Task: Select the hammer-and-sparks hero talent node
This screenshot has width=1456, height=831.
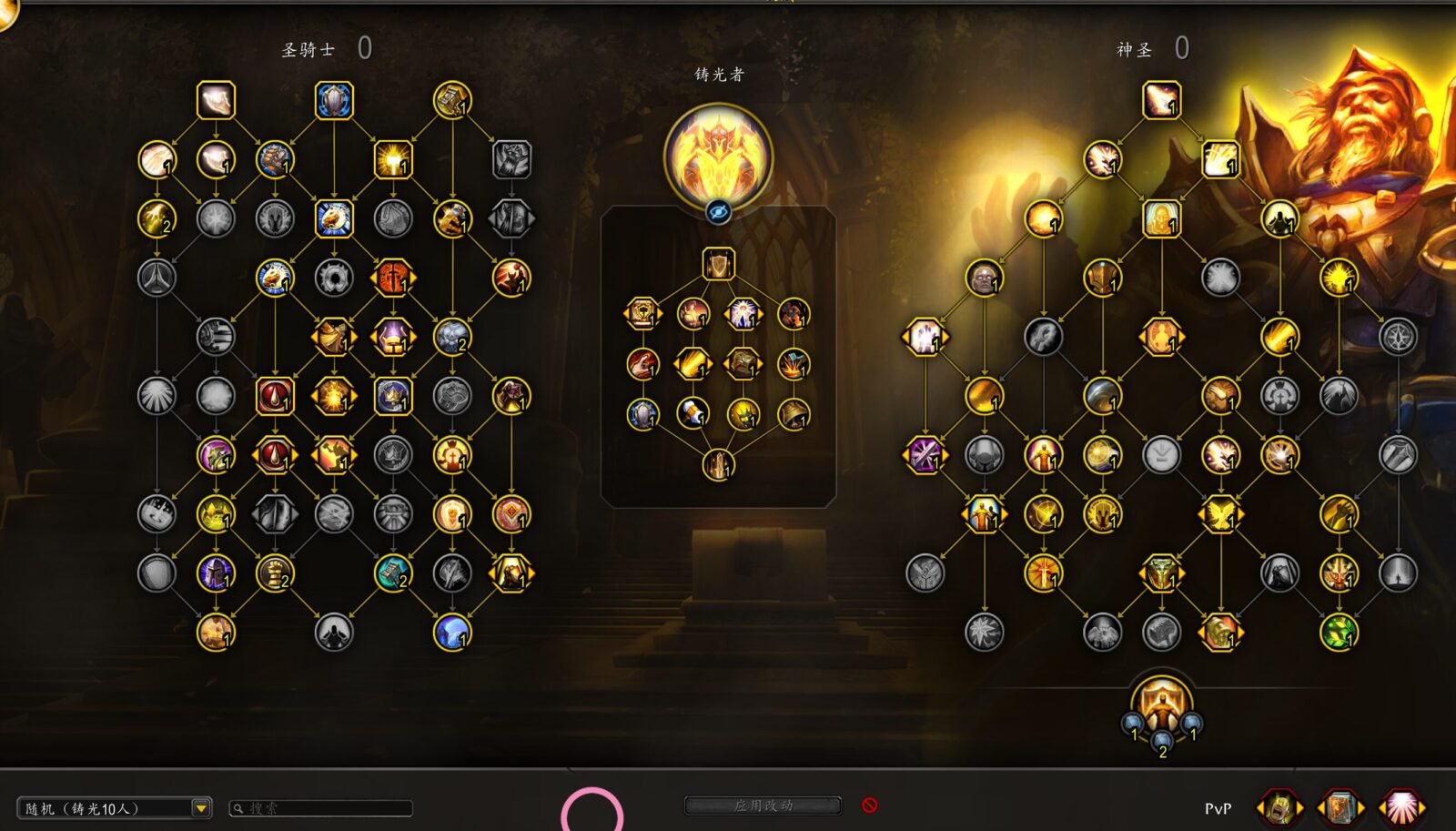Action: pos(794,364)
